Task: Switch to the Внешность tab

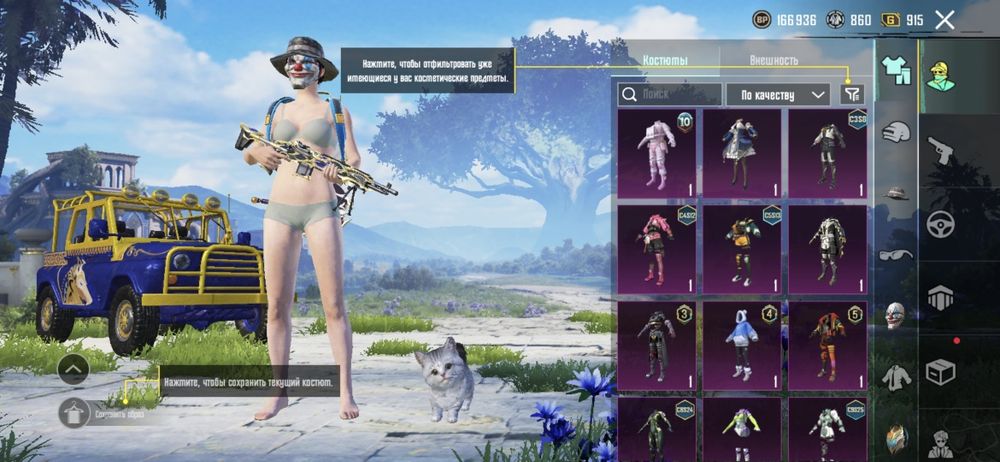Action: [x=773, y=60]
